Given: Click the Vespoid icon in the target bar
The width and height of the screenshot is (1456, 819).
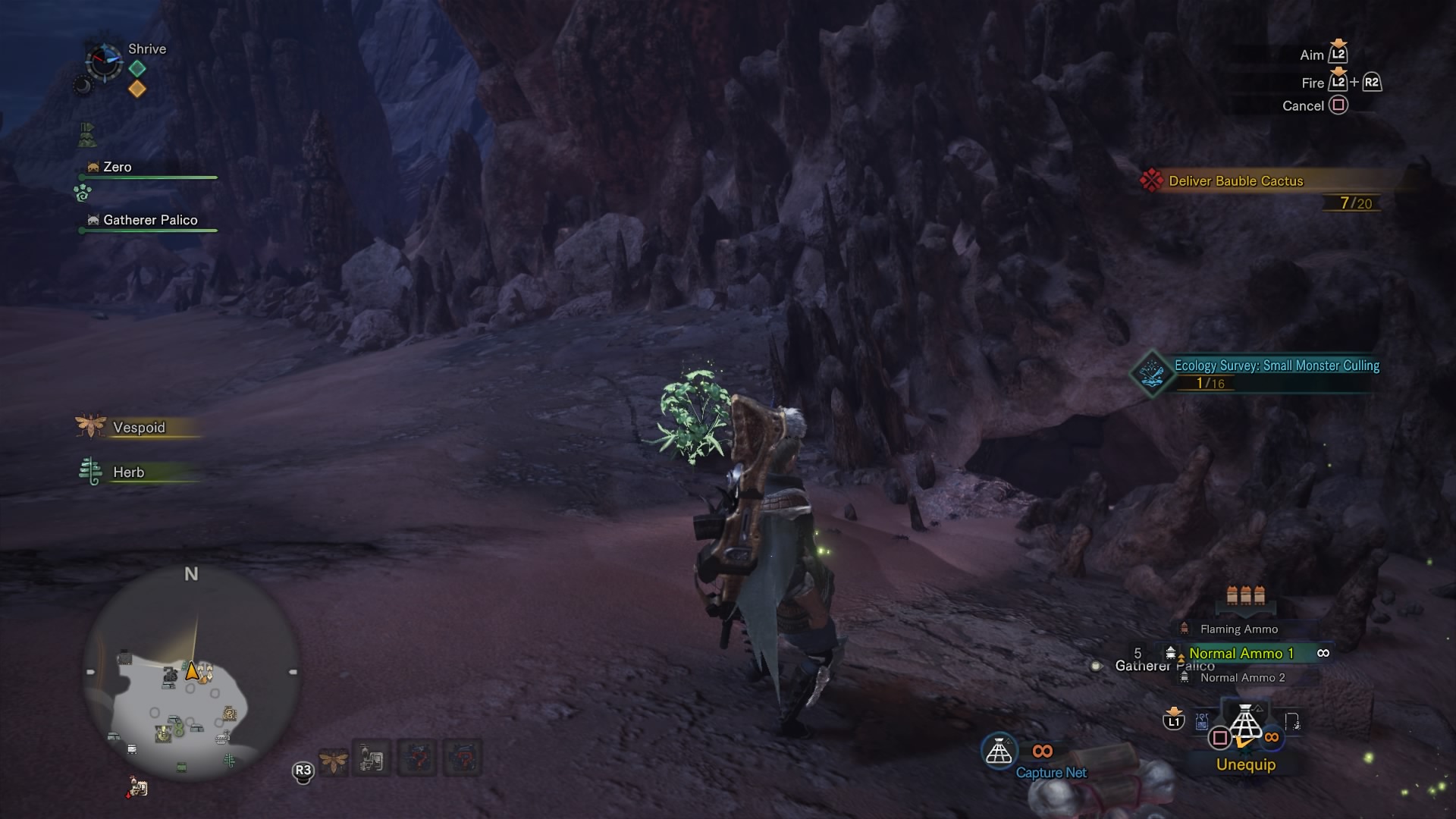Looking at the screenshot, I should click(334, 759).
